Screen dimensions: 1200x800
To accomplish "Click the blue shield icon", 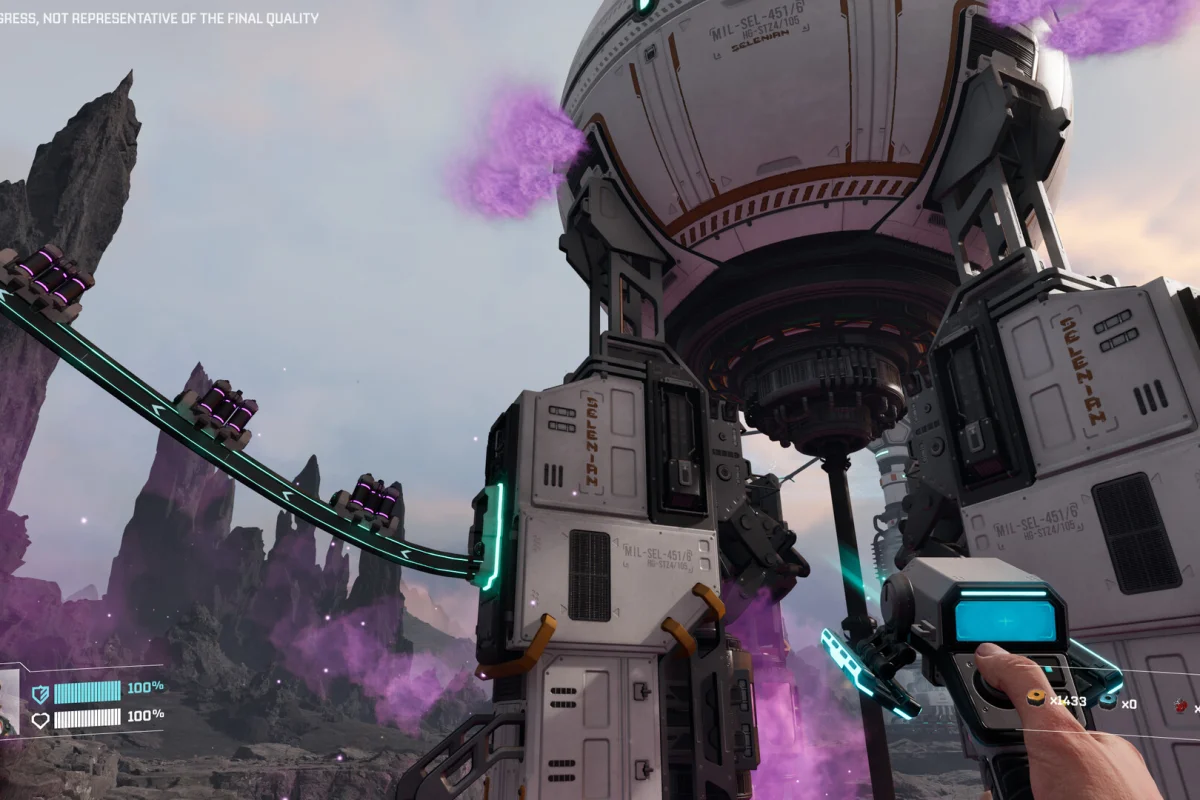I will pyautogui.click(x=41, y=692).
